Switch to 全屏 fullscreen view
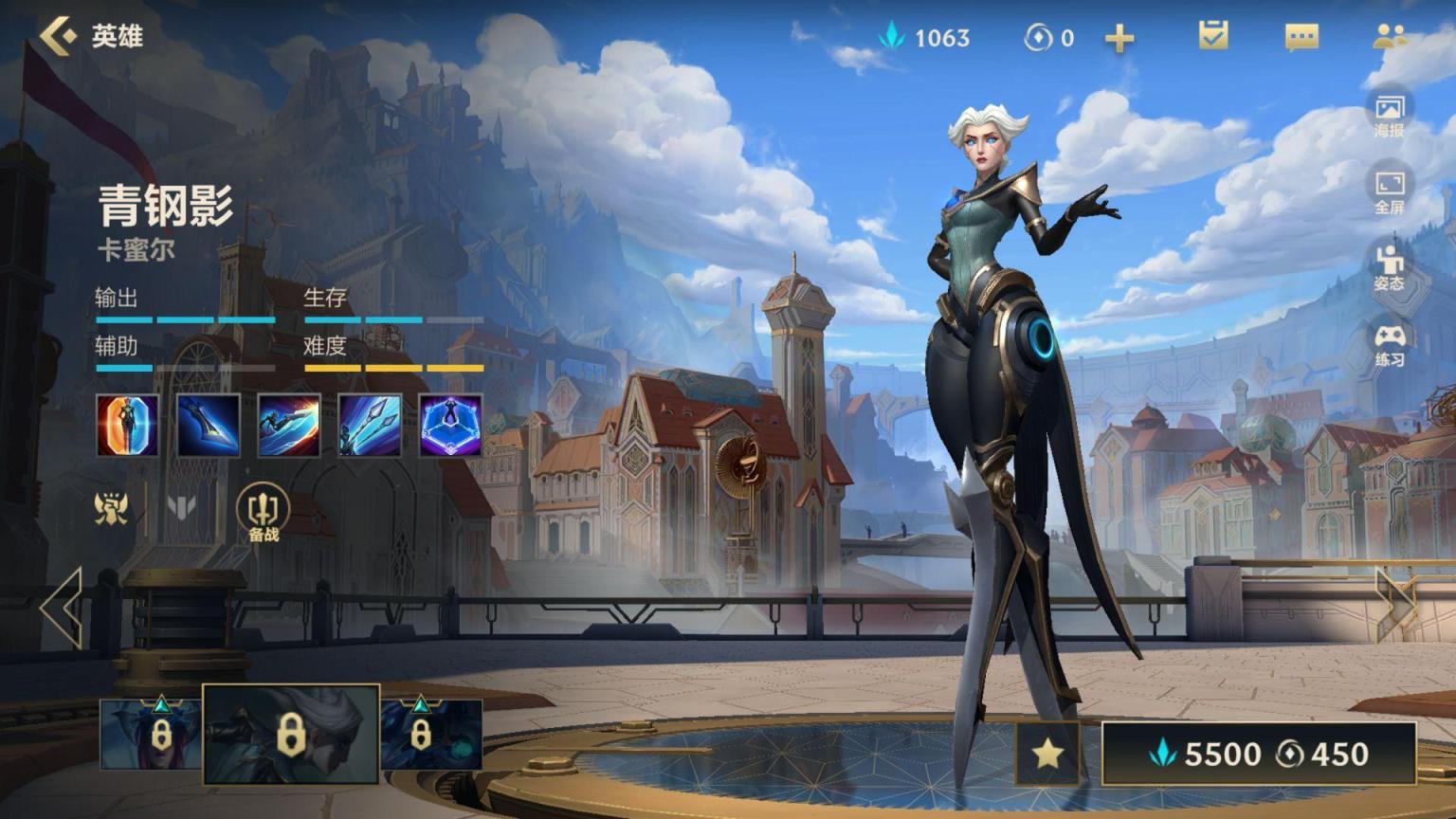1456x819 pixels. coord(1390,191)
